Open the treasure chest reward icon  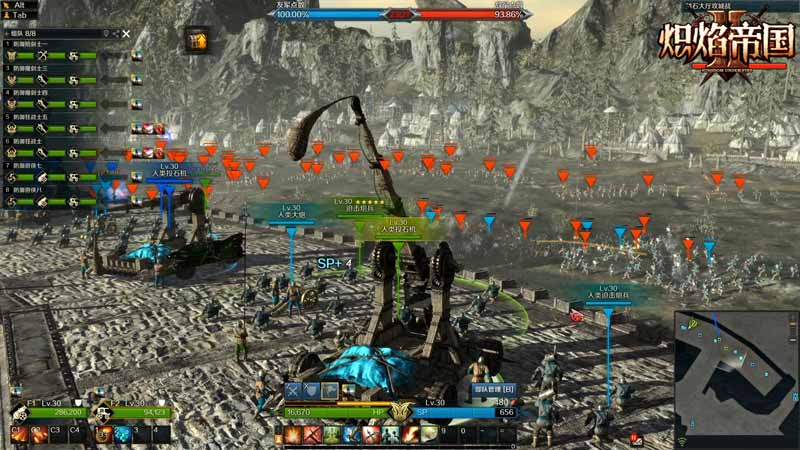196,39
